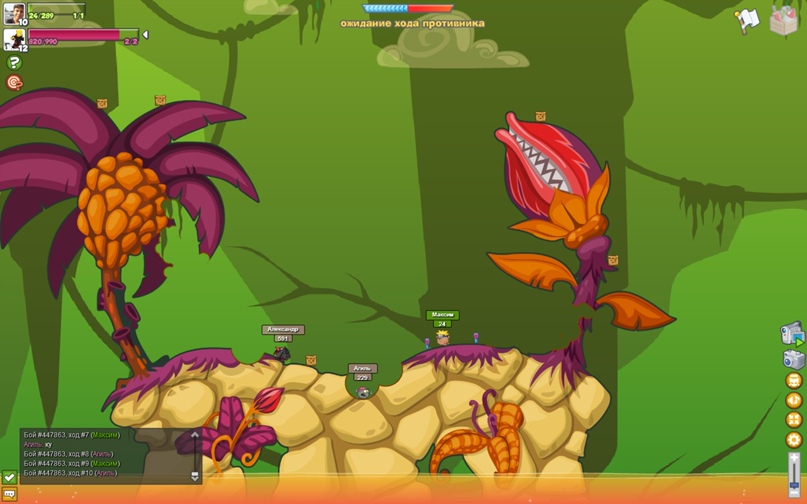Take a screenshot with the camera icon

coord(793,359)
